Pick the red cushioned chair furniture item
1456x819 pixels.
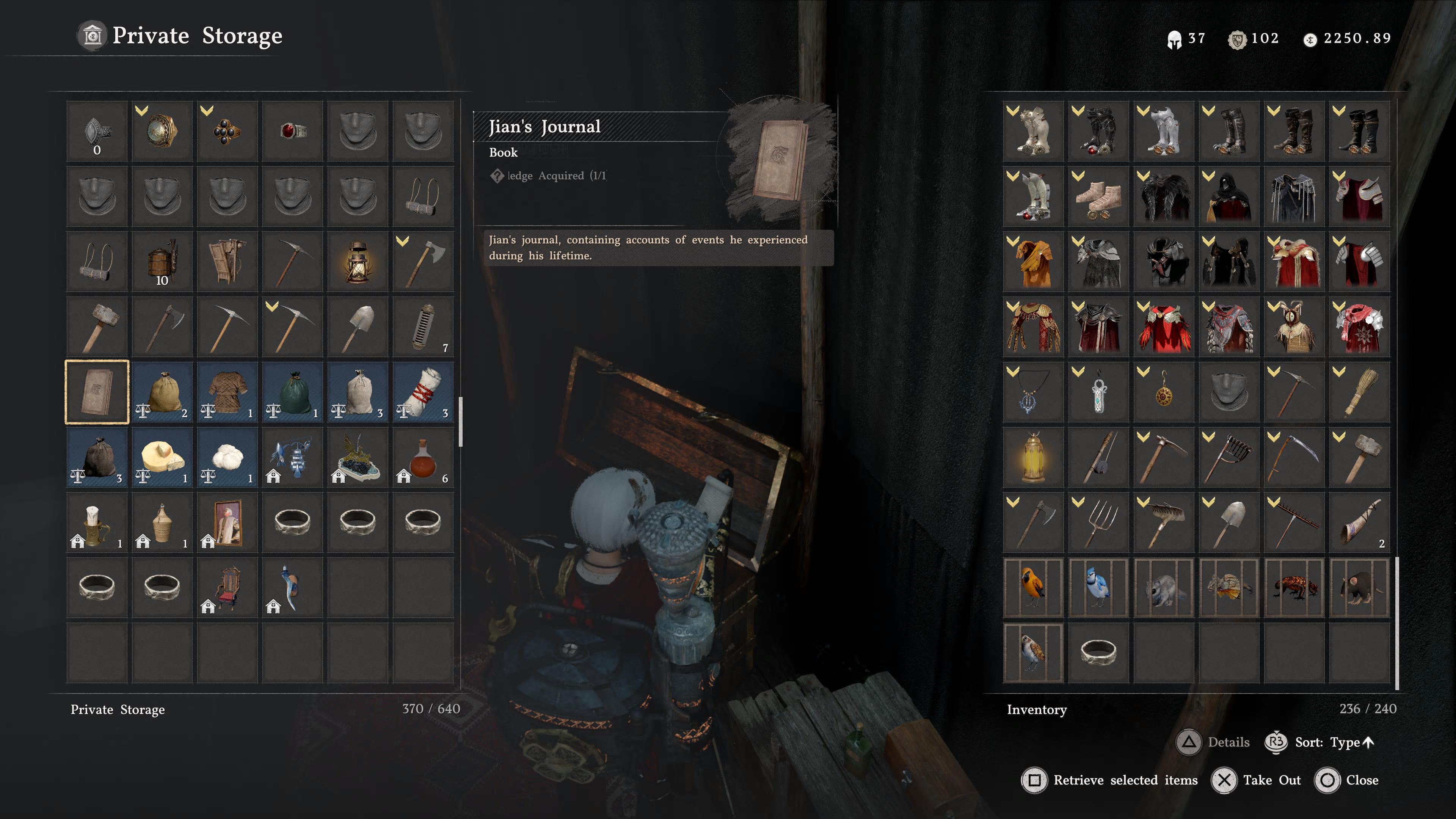228,587
